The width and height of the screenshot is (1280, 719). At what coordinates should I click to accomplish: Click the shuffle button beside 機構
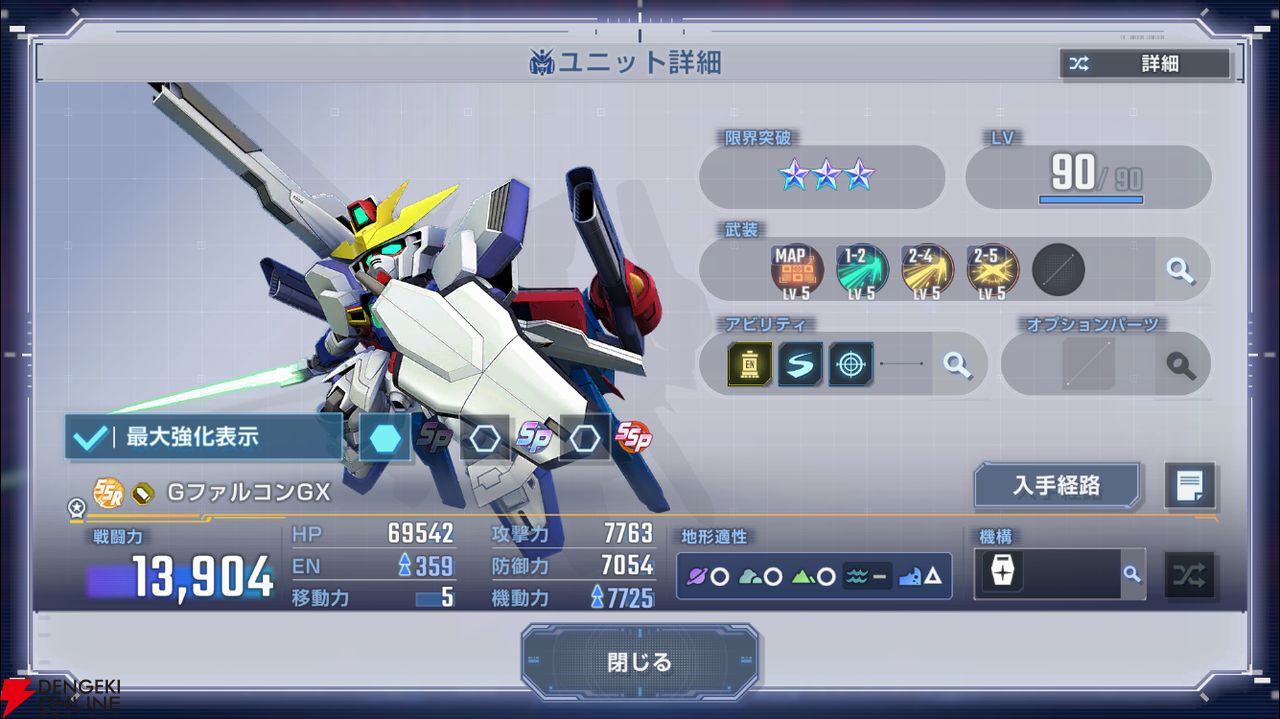coord(1189,575)
